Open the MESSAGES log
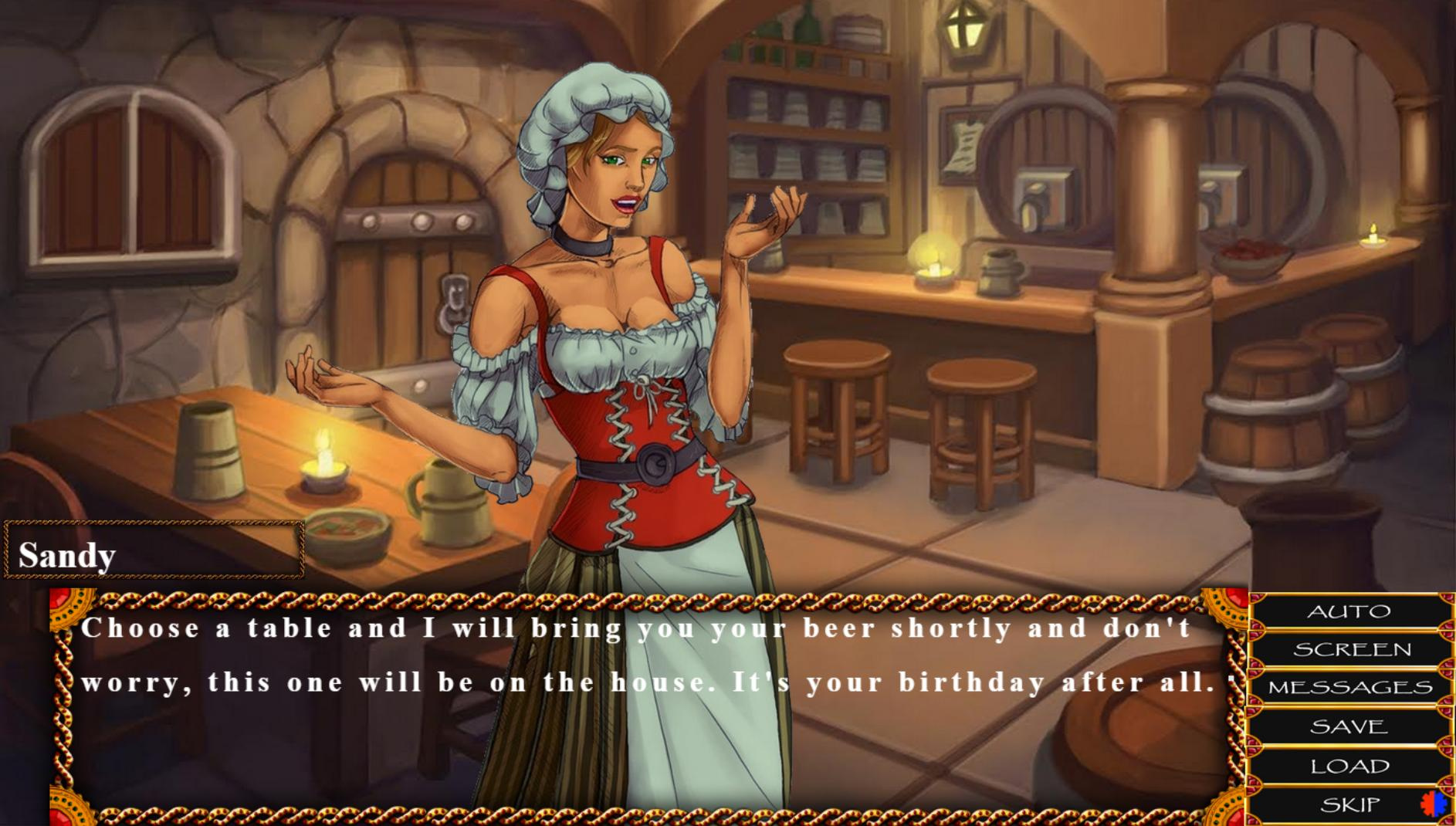The image size is (1456, 826). coord(1350,688)
